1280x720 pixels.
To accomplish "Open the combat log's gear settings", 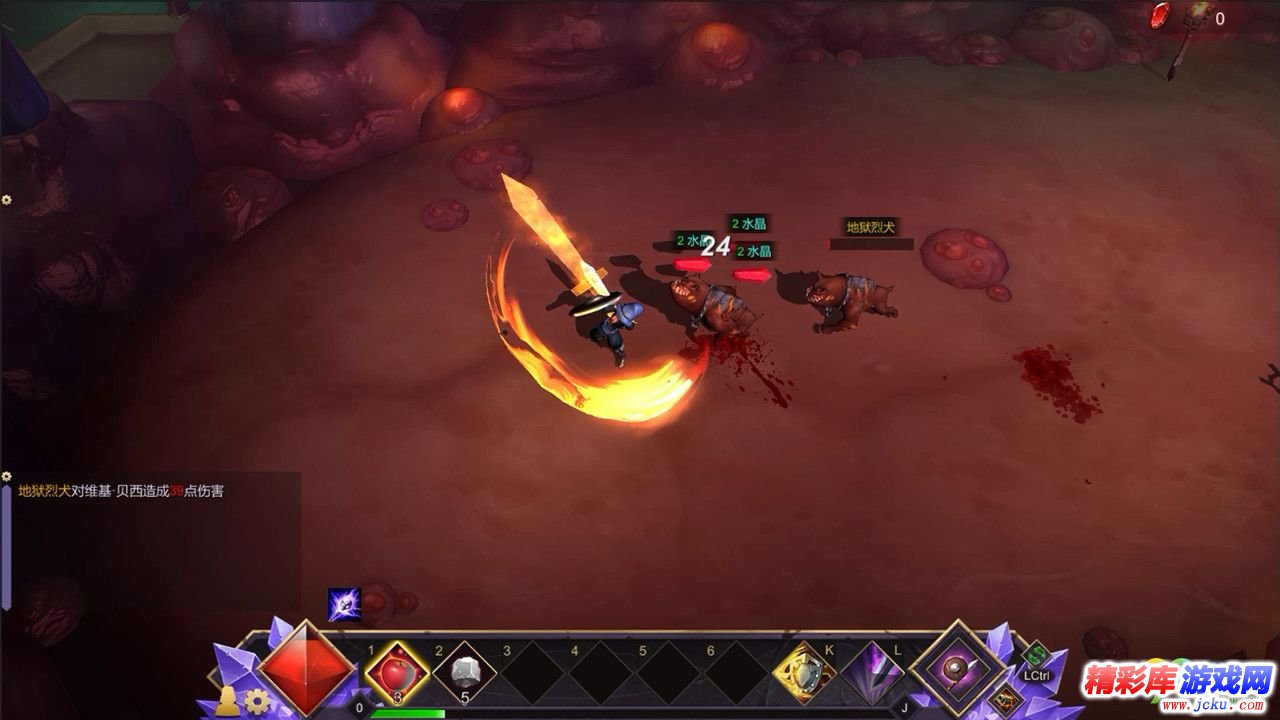I will [7, 476].
